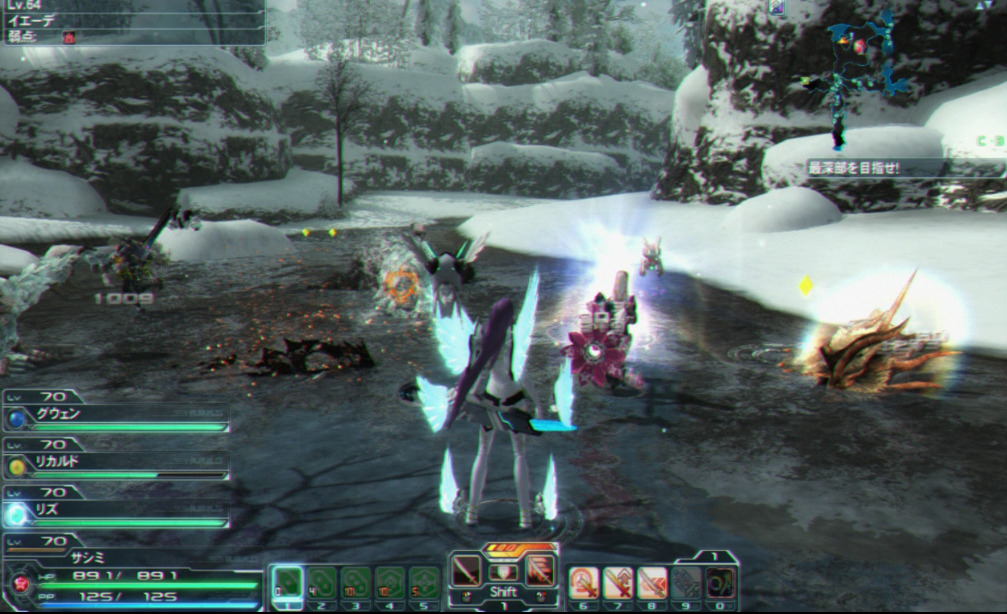Use the green consumable in slot 2
1007x614 pixels.
coord(322,582)
